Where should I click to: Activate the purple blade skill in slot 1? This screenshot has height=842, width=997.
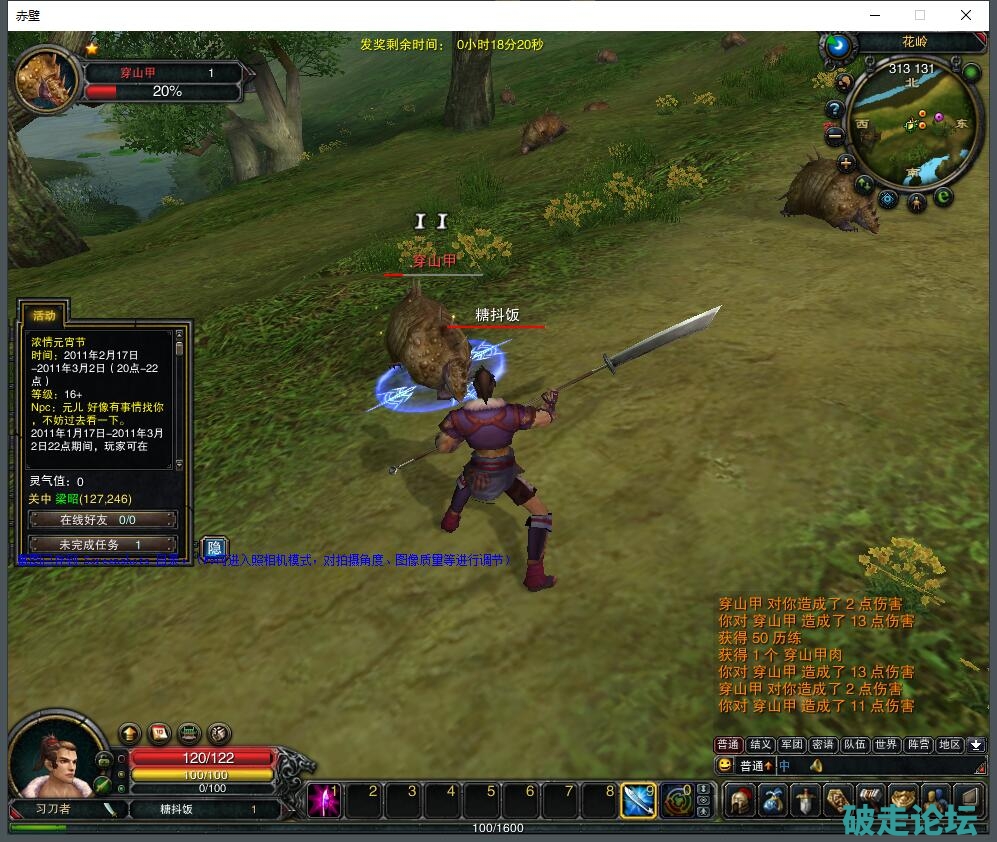(x=324, y=800)
